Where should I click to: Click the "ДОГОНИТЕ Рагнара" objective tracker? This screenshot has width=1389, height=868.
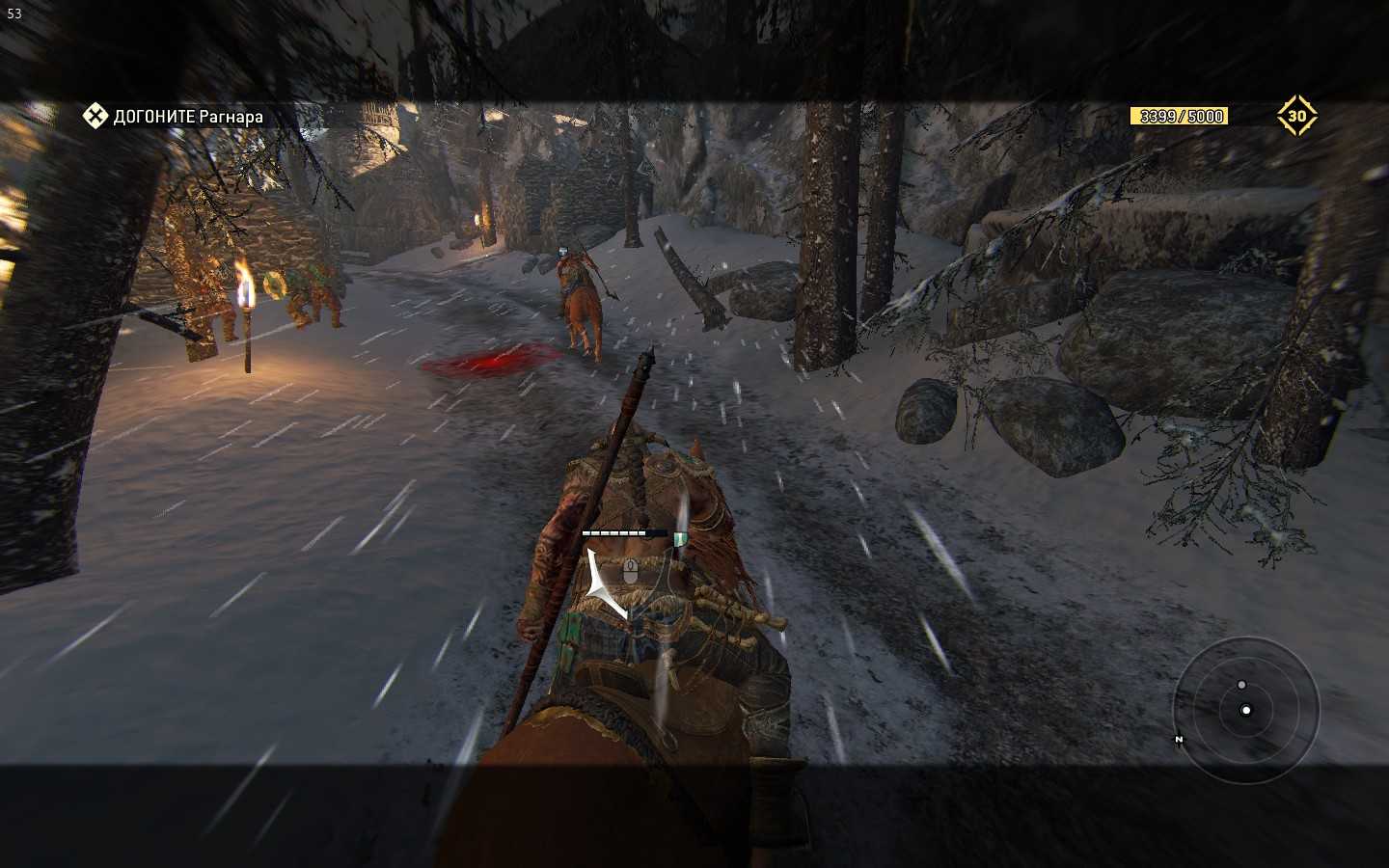click(x=175, y=117)
